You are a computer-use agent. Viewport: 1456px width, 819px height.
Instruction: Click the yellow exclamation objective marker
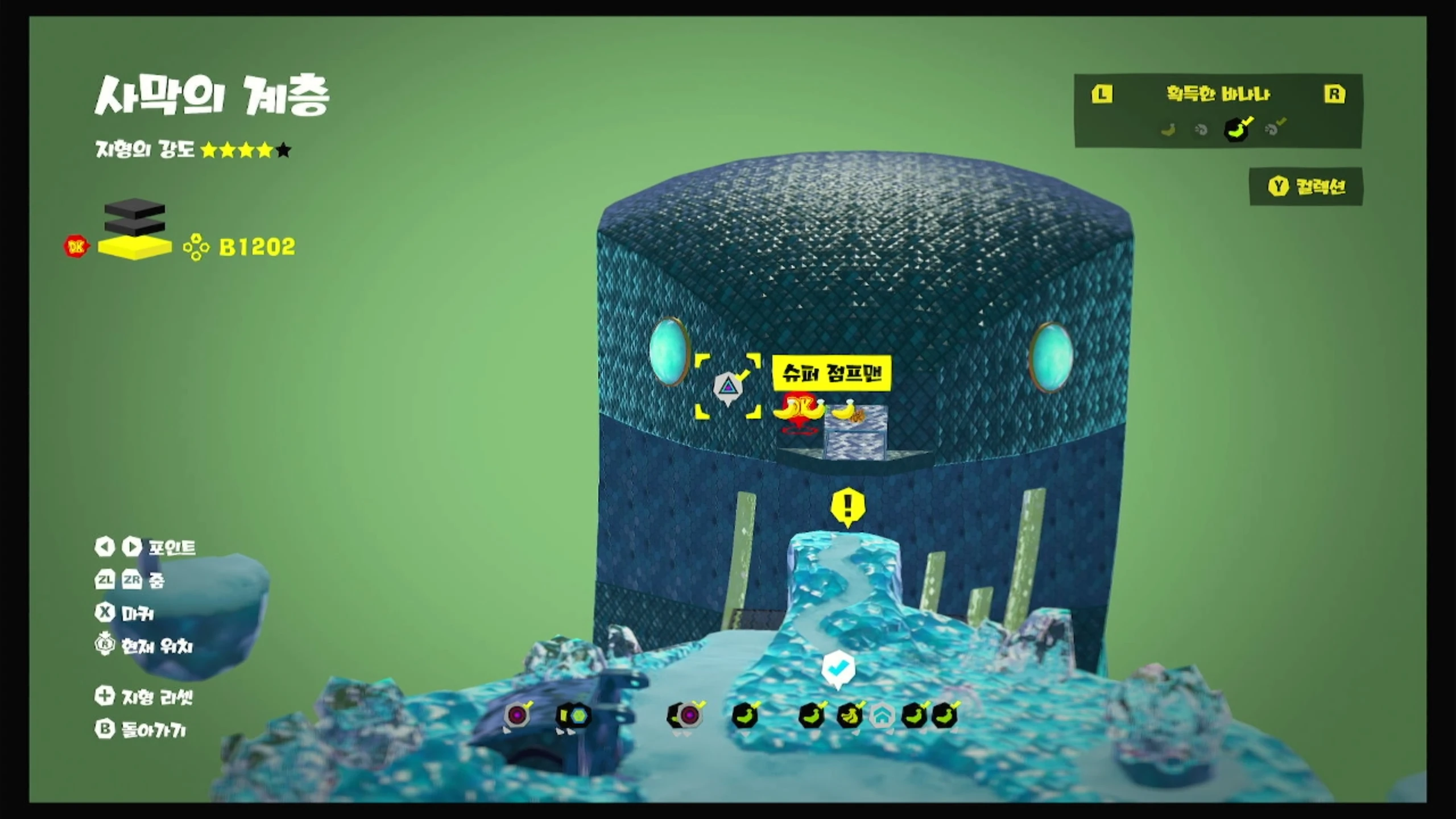pos(848,505)
